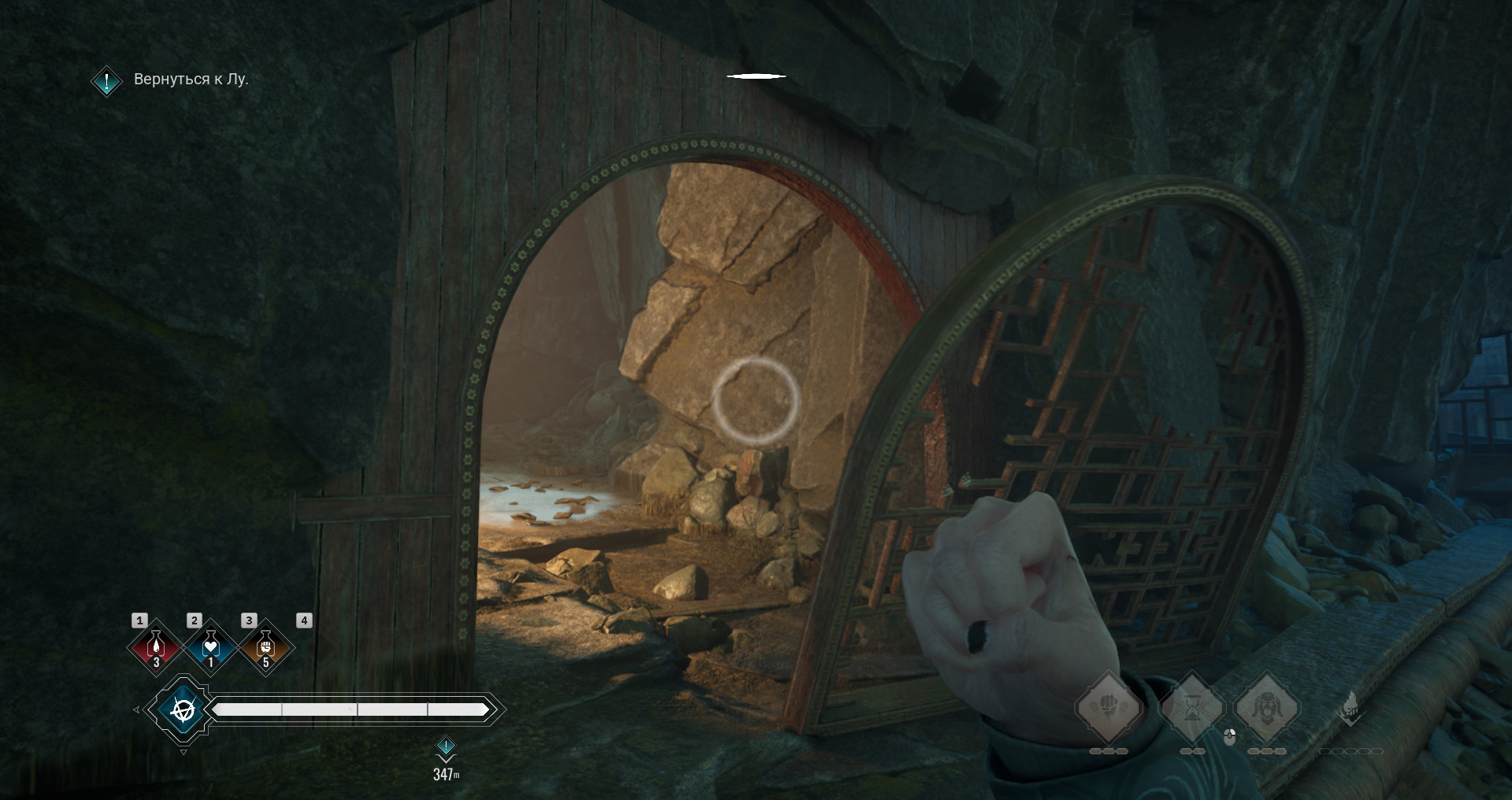Trigger the hourglass time ability
Screen dimensions: 1512x800
tap(1192, 709)
